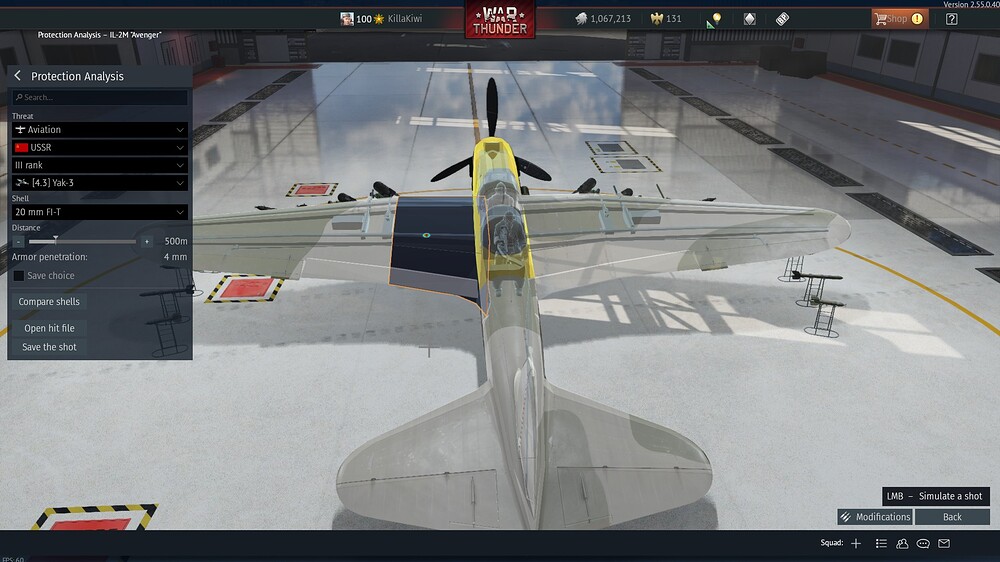The height and width of the screenshot is (562, 1000).
Task: Open the Yak-3 vehicle dropdown
Action: (100, 183)
